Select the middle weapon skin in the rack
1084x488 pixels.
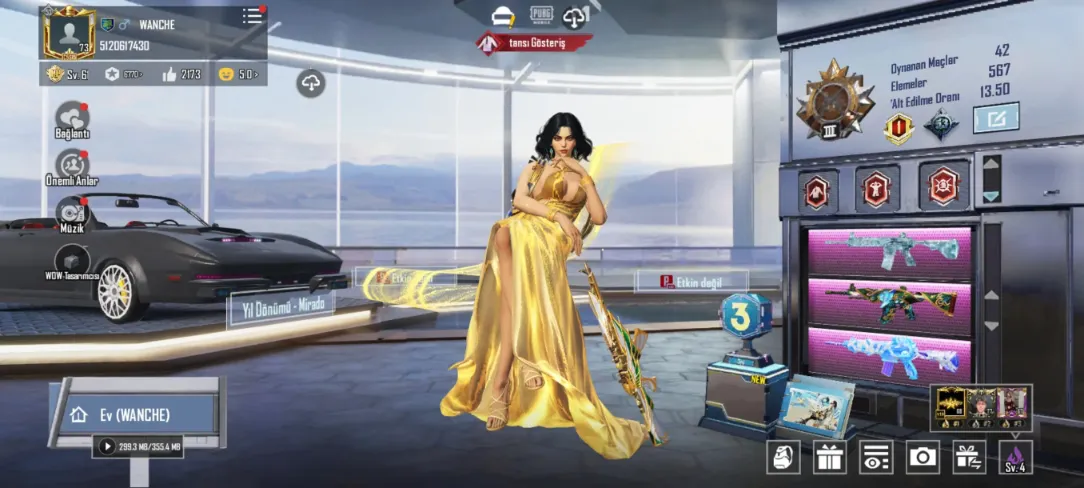890,304
